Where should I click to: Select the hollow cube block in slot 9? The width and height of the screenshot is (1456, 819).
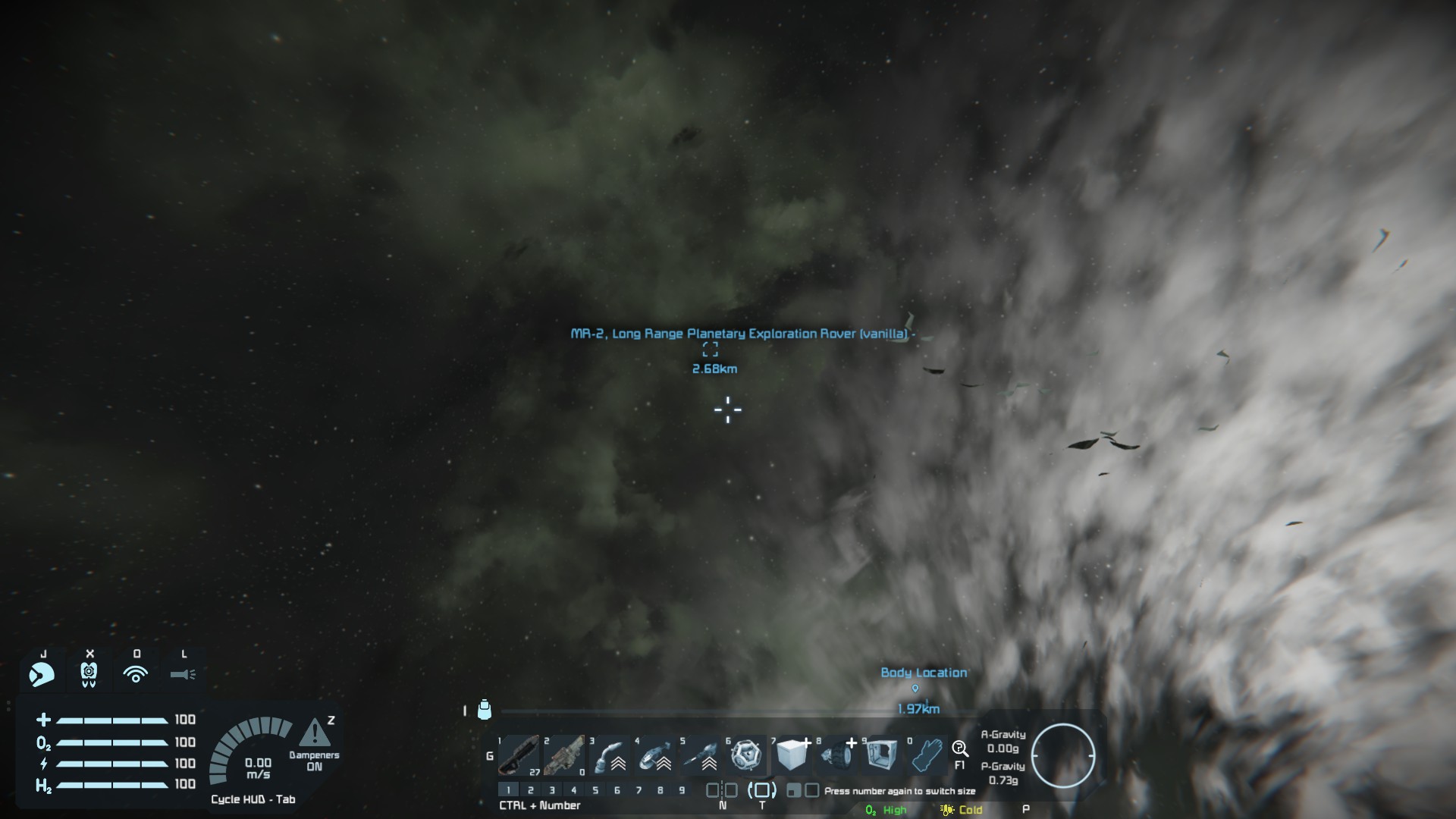[881, 755]
